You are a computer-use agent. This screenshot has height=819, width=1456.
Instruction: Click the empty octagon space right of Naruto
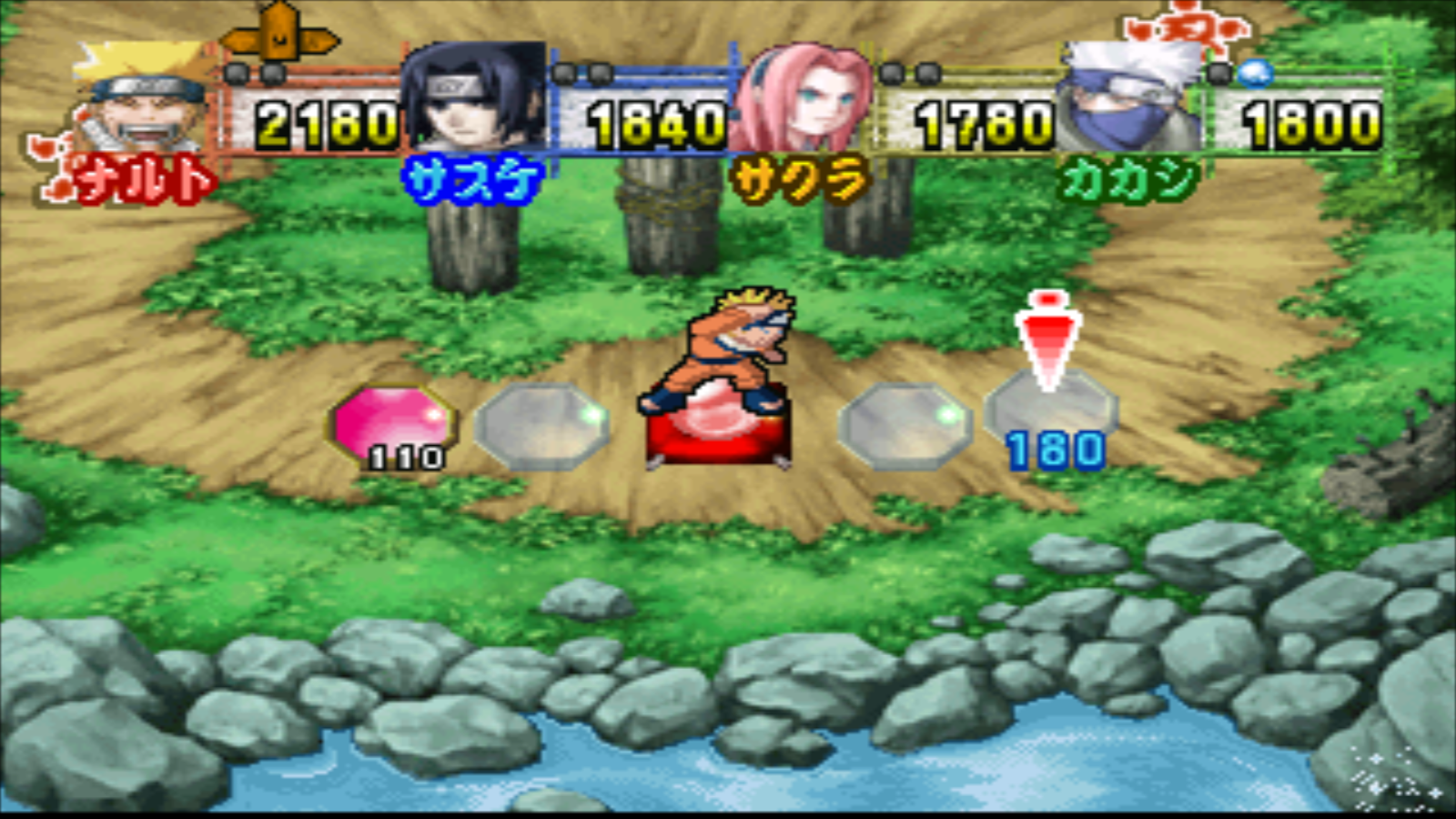click(x=905, y=423)
